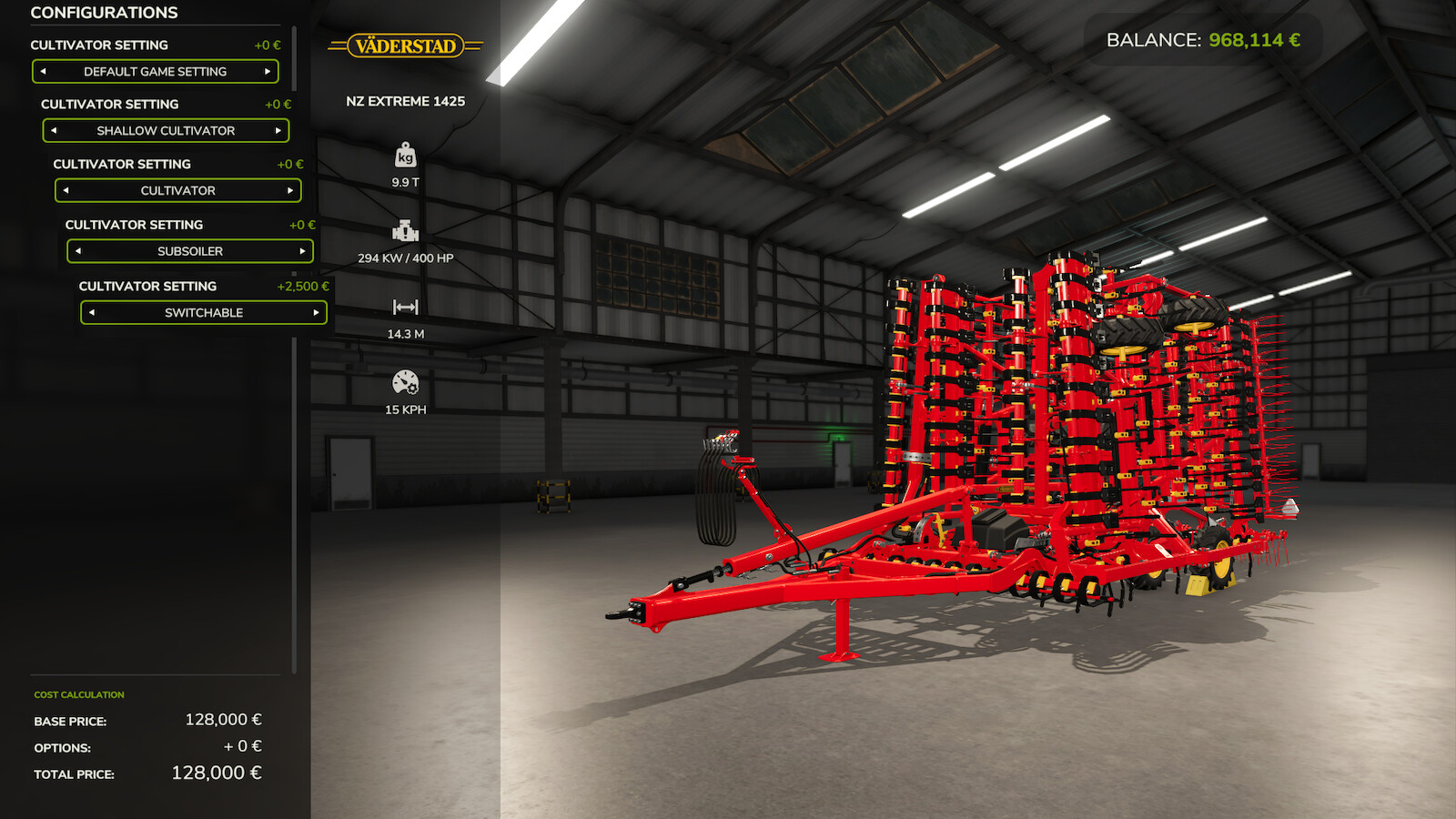Click the speed icon showing 15 KPH
Image resolution: width=1456 pixels, height=819 pixels.
click(406, 381)
